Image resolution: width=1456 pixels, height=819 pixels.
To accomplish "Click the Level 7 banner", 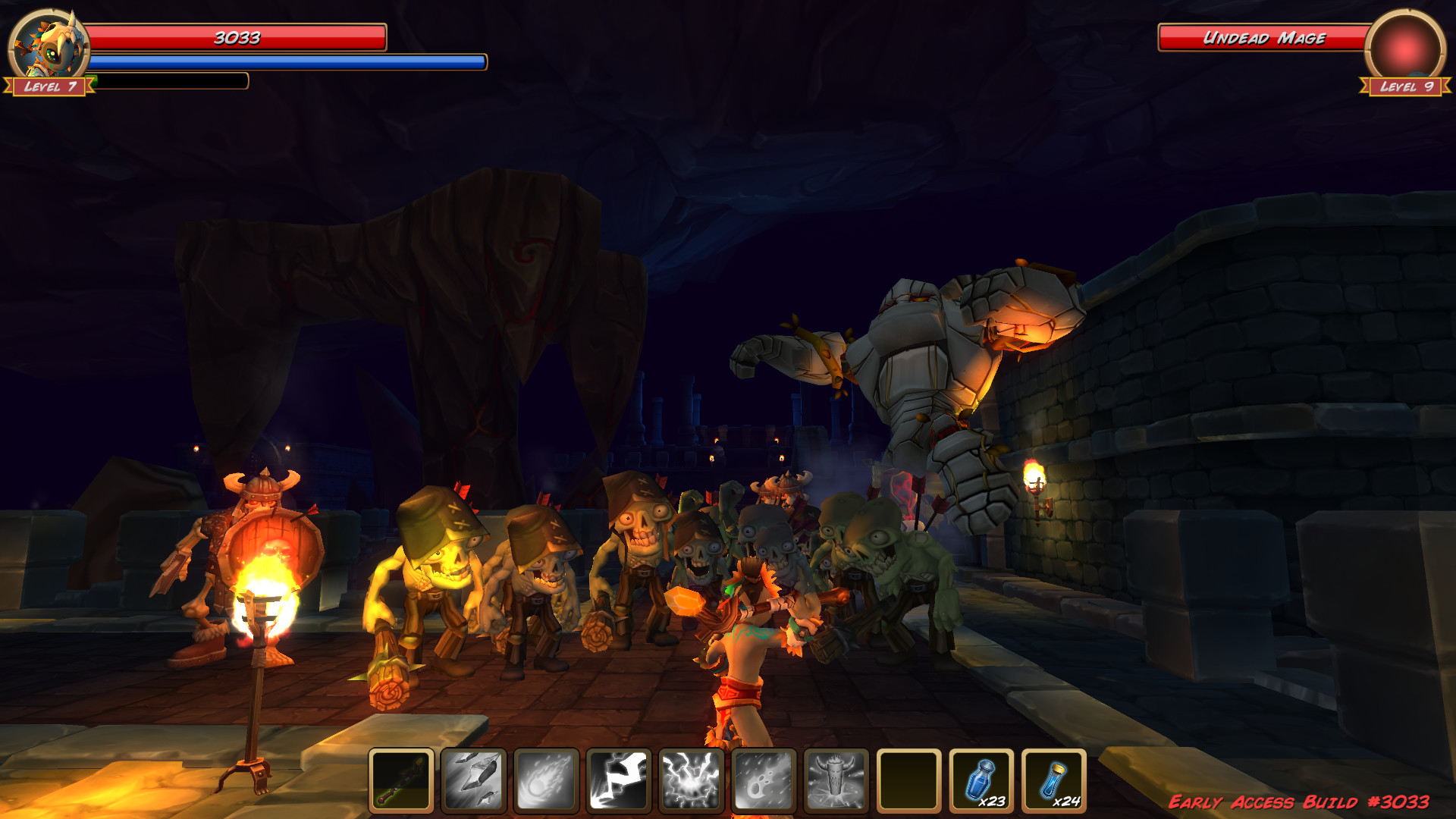I will coord(49,86).
